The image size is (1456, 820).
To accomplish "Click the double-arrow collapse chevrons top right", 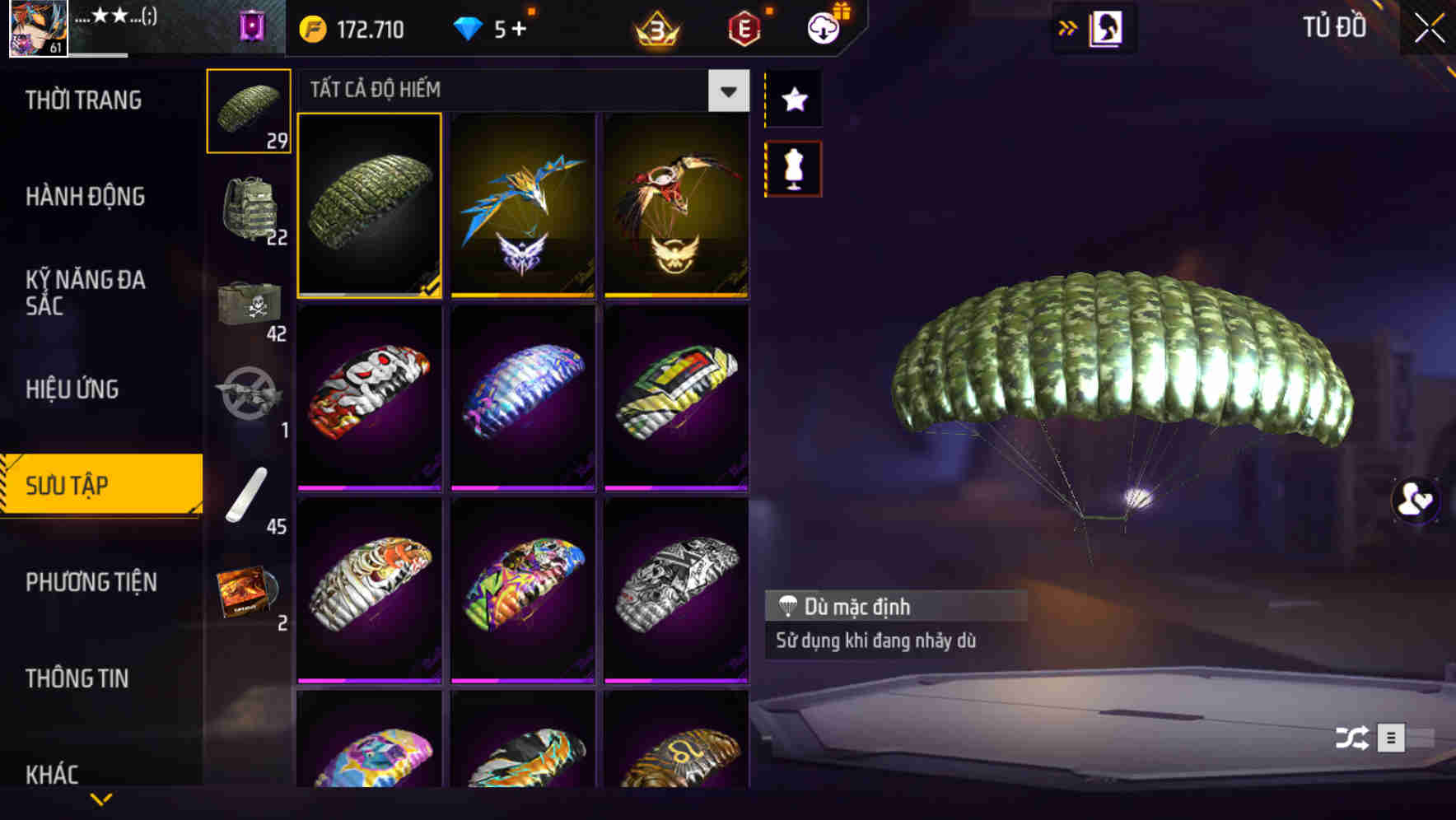I will 1068,27.
